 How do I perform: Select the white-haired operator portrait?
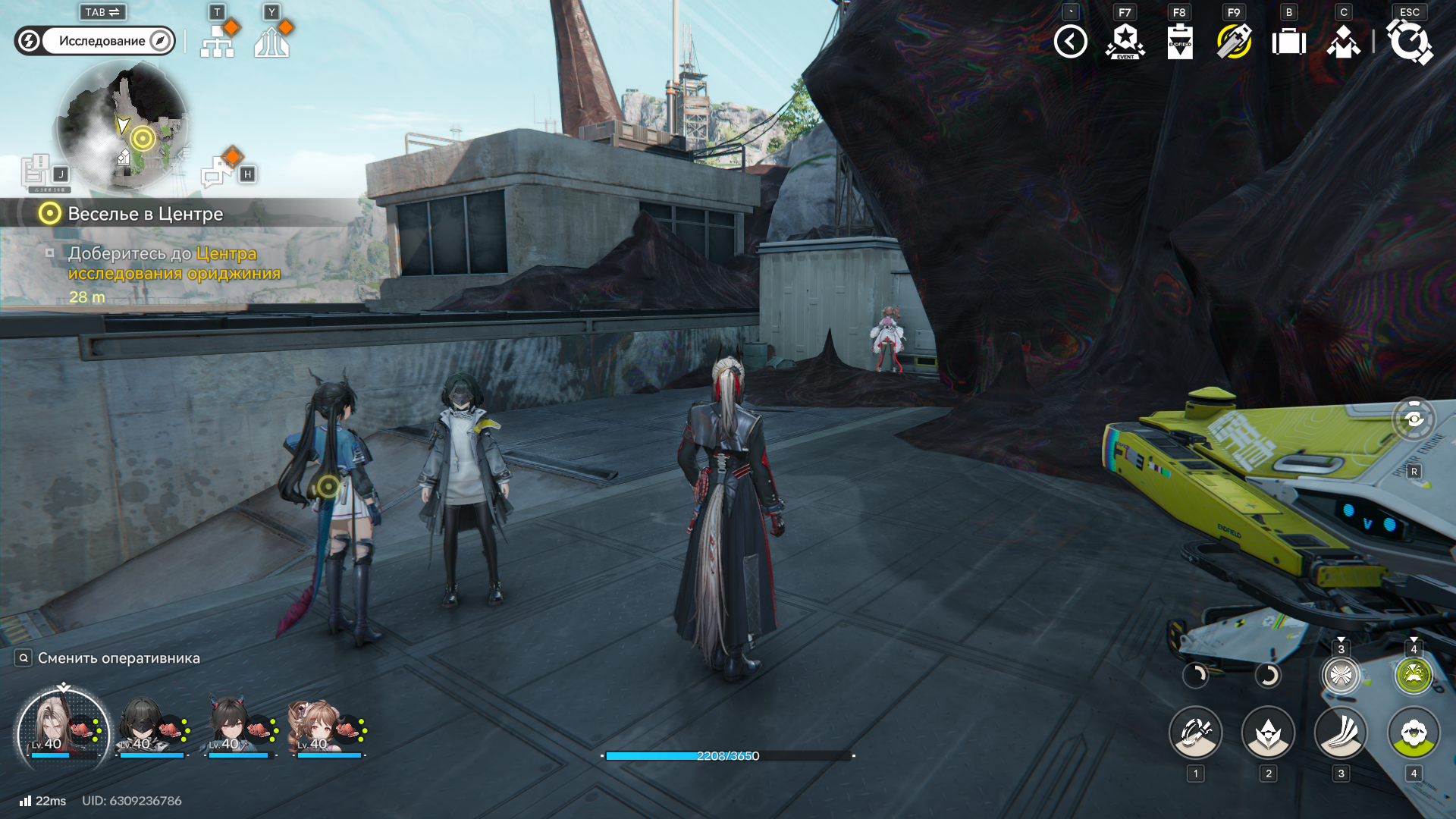pos(64,728)
